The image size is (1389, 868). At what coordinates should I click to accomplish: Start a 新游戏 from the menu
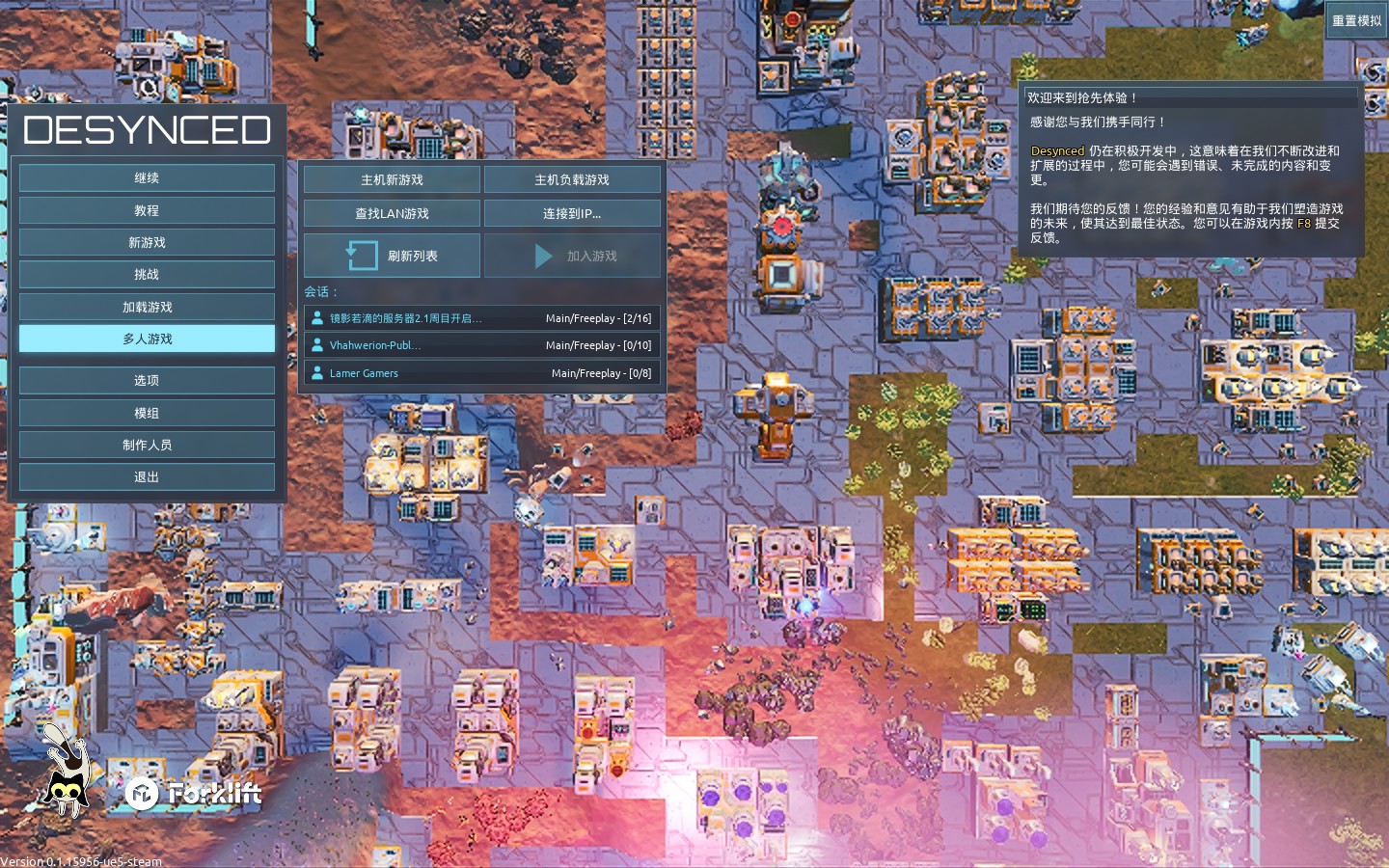click(x=147, y=242)
